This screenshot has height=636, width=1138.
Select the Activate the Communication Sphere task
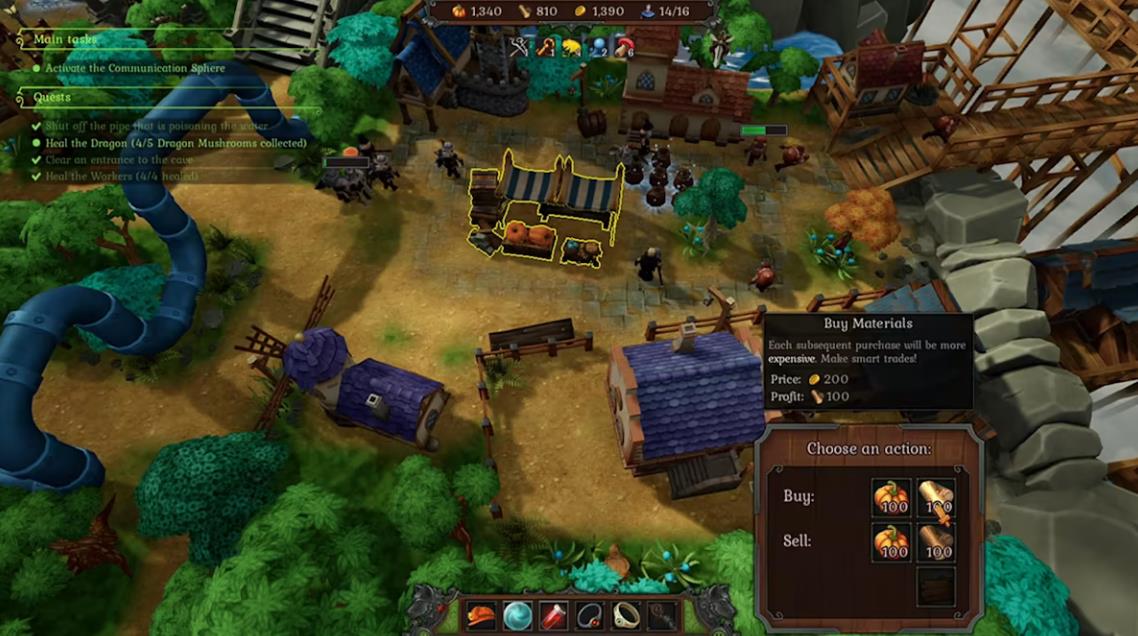(x=135, y=68)
